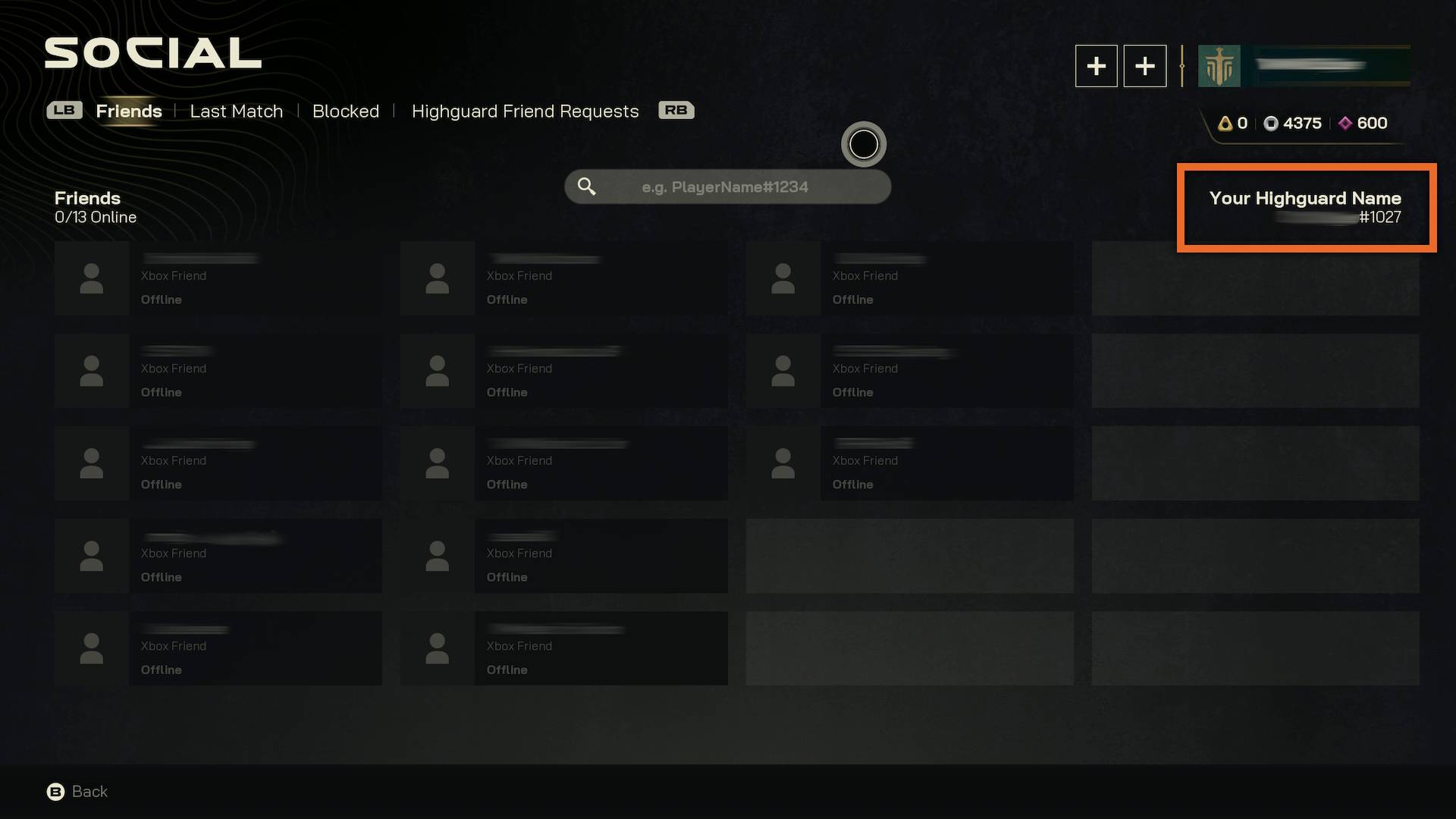Click the first plus add-friend icon
Viewport: 1456px width, 819px height.
[1097, 66]
